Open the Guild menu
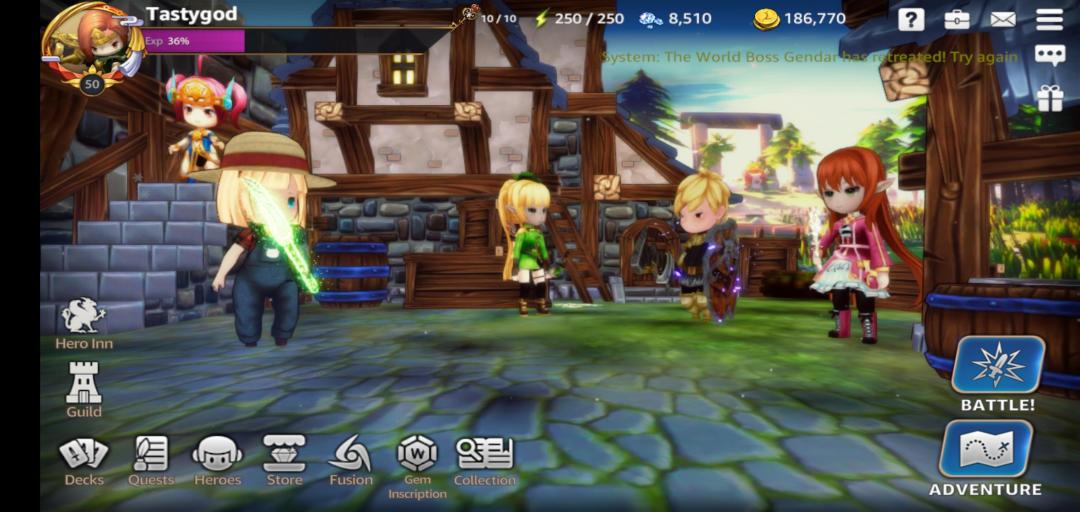The height and width of the screenshot is (512, 1080). pos(84,387)
